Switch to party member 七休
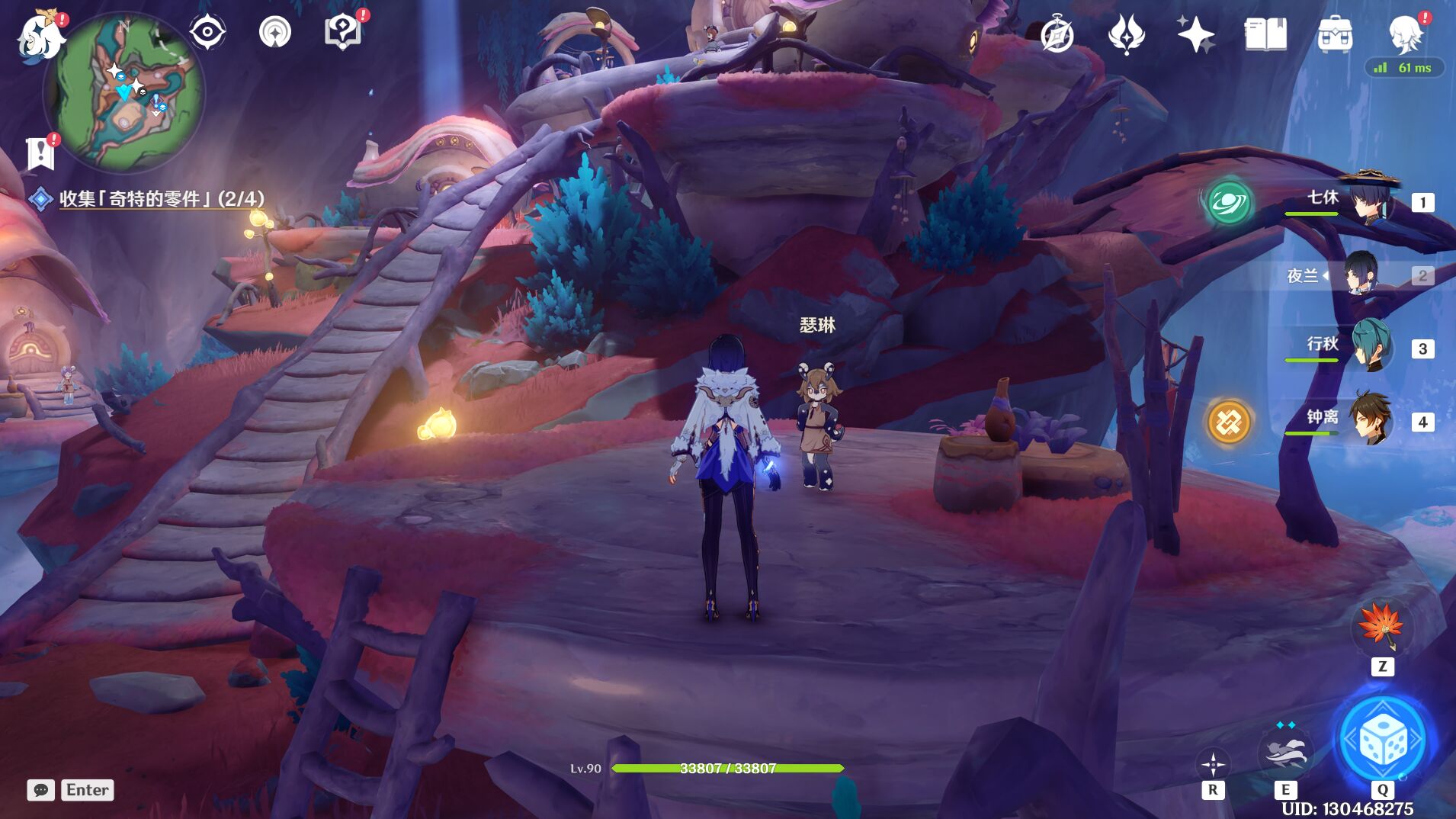The image size is (1456, 819). coord(1371,201)
